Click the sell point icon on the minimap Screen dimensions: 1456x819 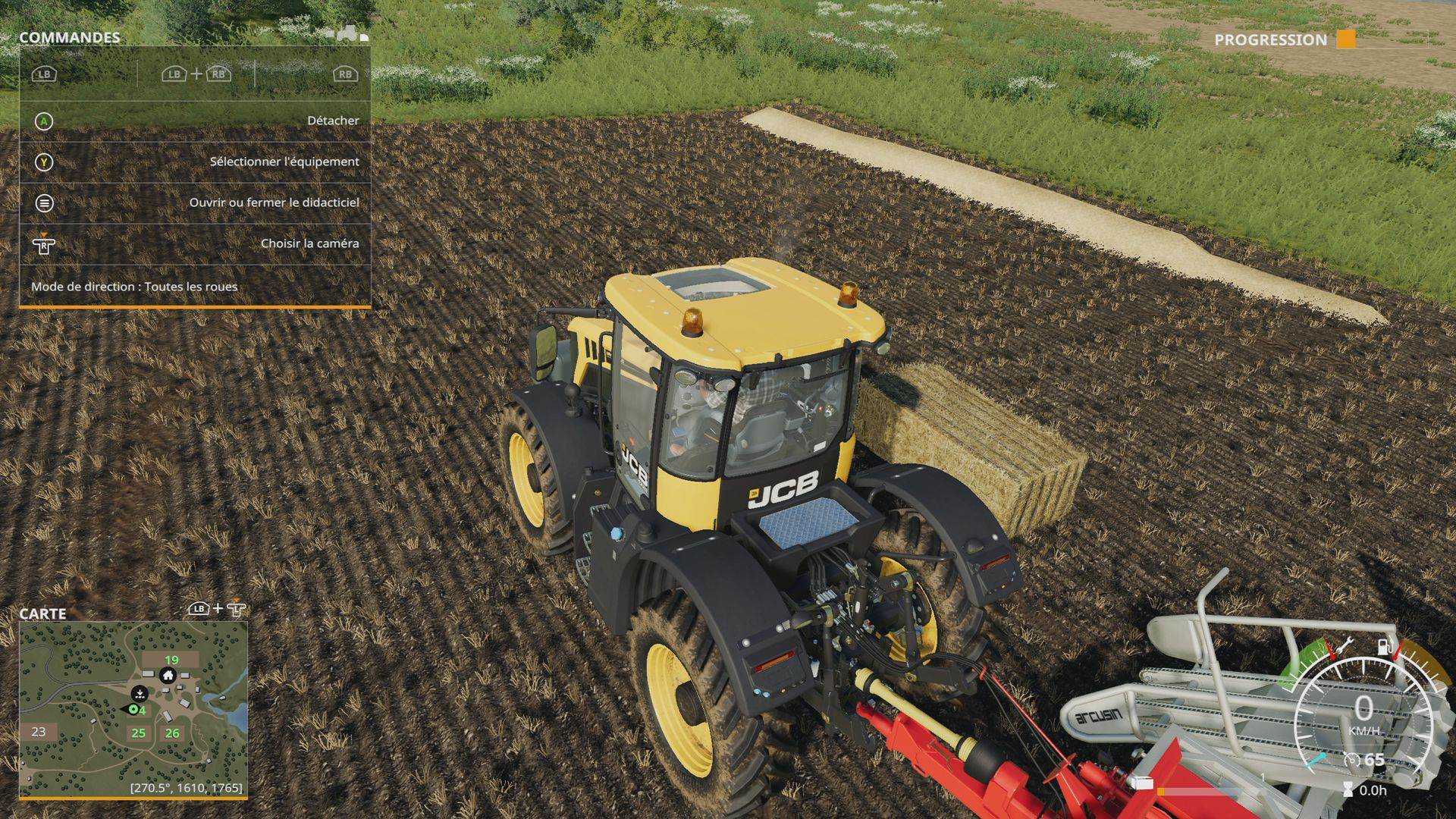point(140,694)
